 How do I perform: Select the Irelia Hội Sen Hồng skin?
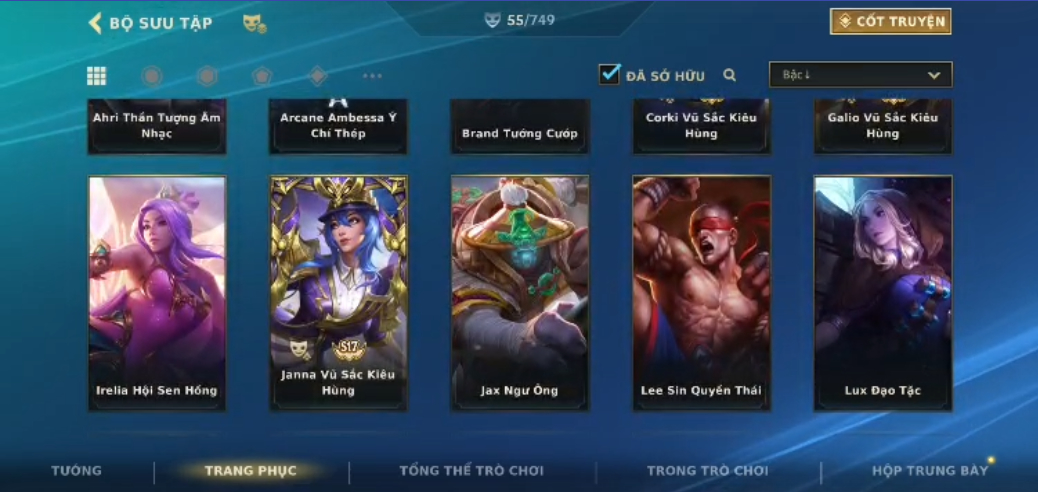[157, 293]
